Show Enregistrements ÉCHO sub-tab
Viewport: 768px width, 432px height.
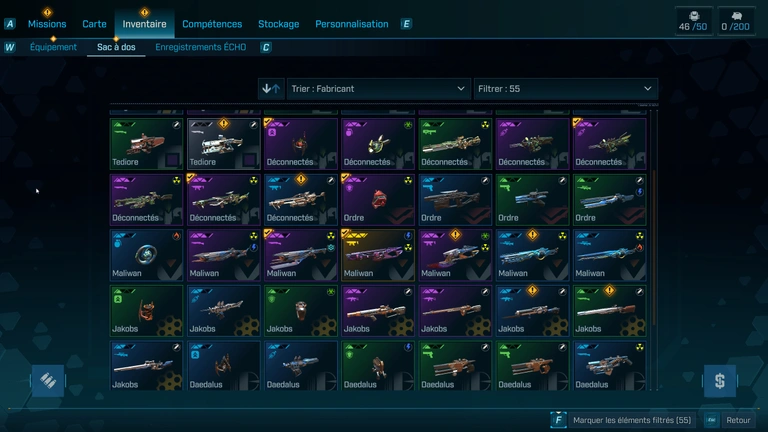(200, 47)
